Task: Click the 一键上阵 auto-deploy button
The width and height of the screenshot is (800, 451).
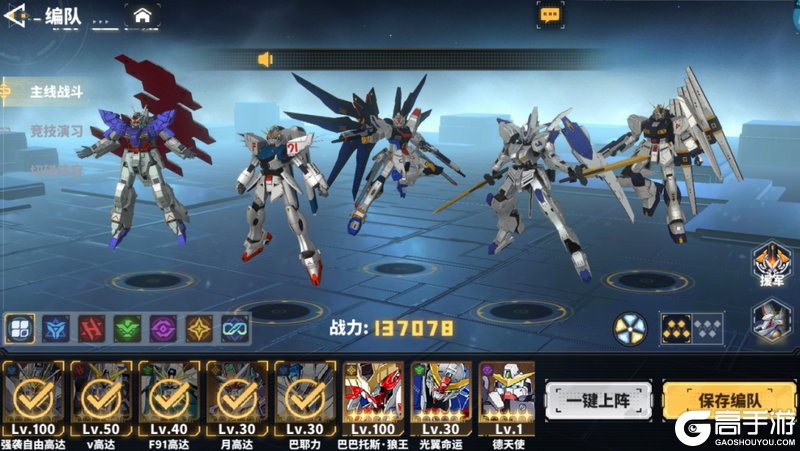Action: [x=598, y=400]
